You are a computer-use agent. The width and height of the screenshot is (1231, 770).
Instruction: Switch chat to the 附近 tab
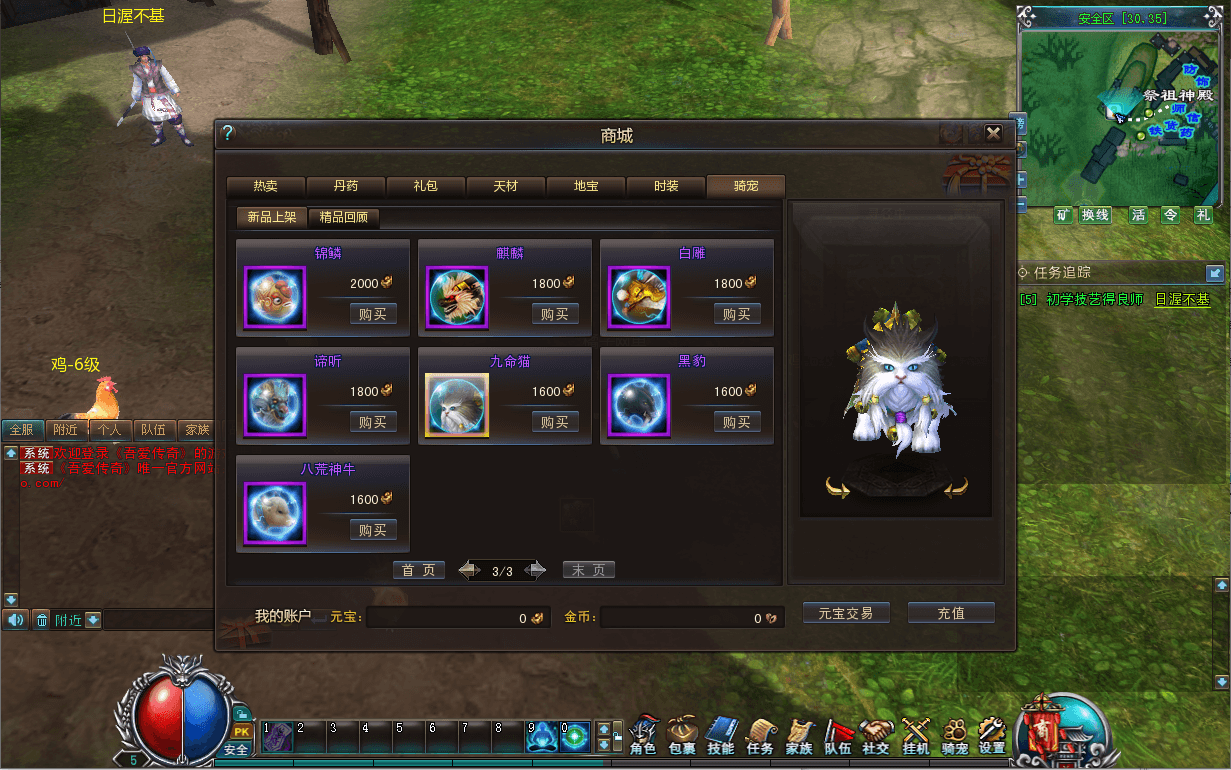67,430
